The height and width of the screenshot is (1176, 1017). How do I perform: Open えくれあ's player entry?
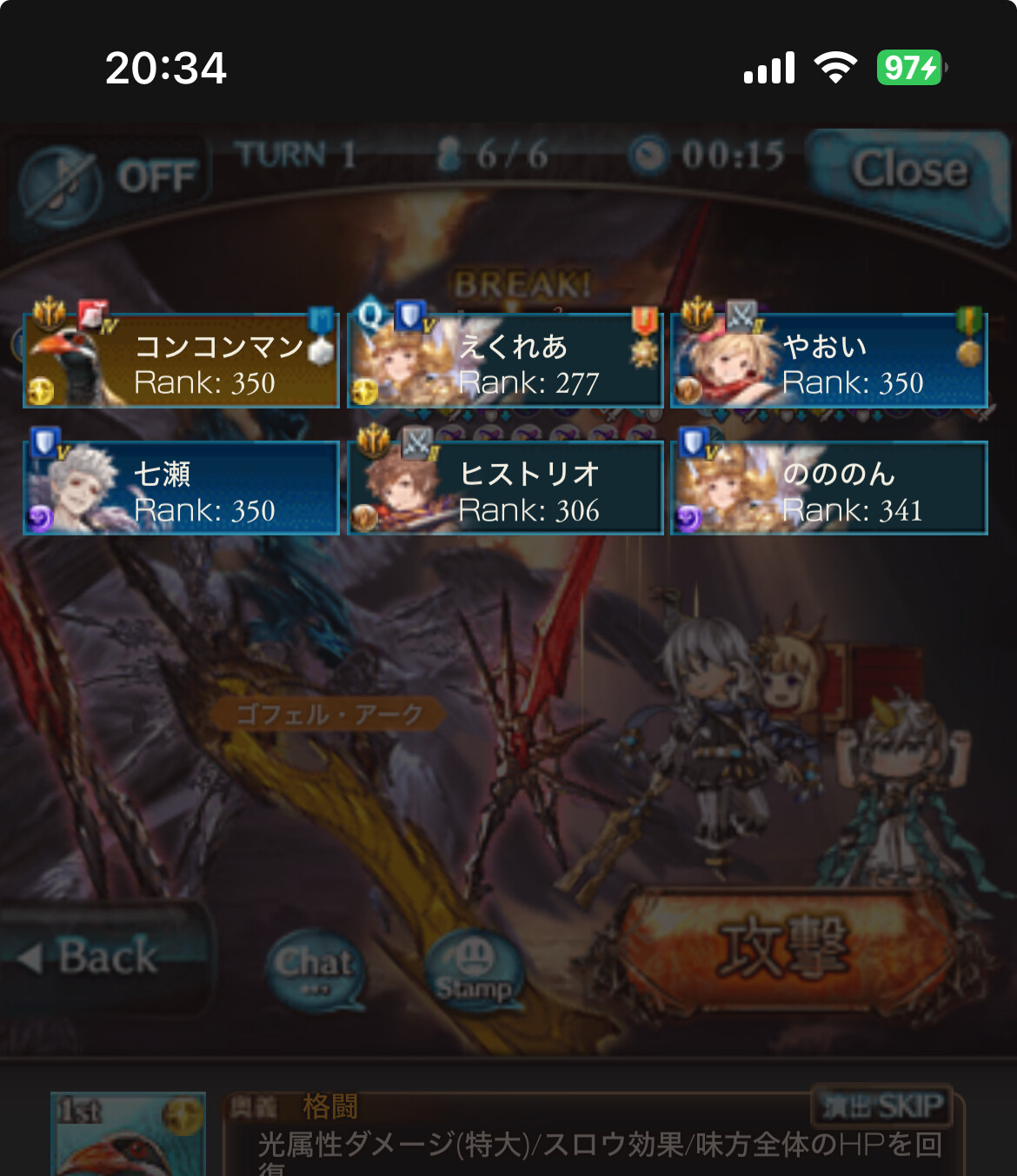point(505,362)
